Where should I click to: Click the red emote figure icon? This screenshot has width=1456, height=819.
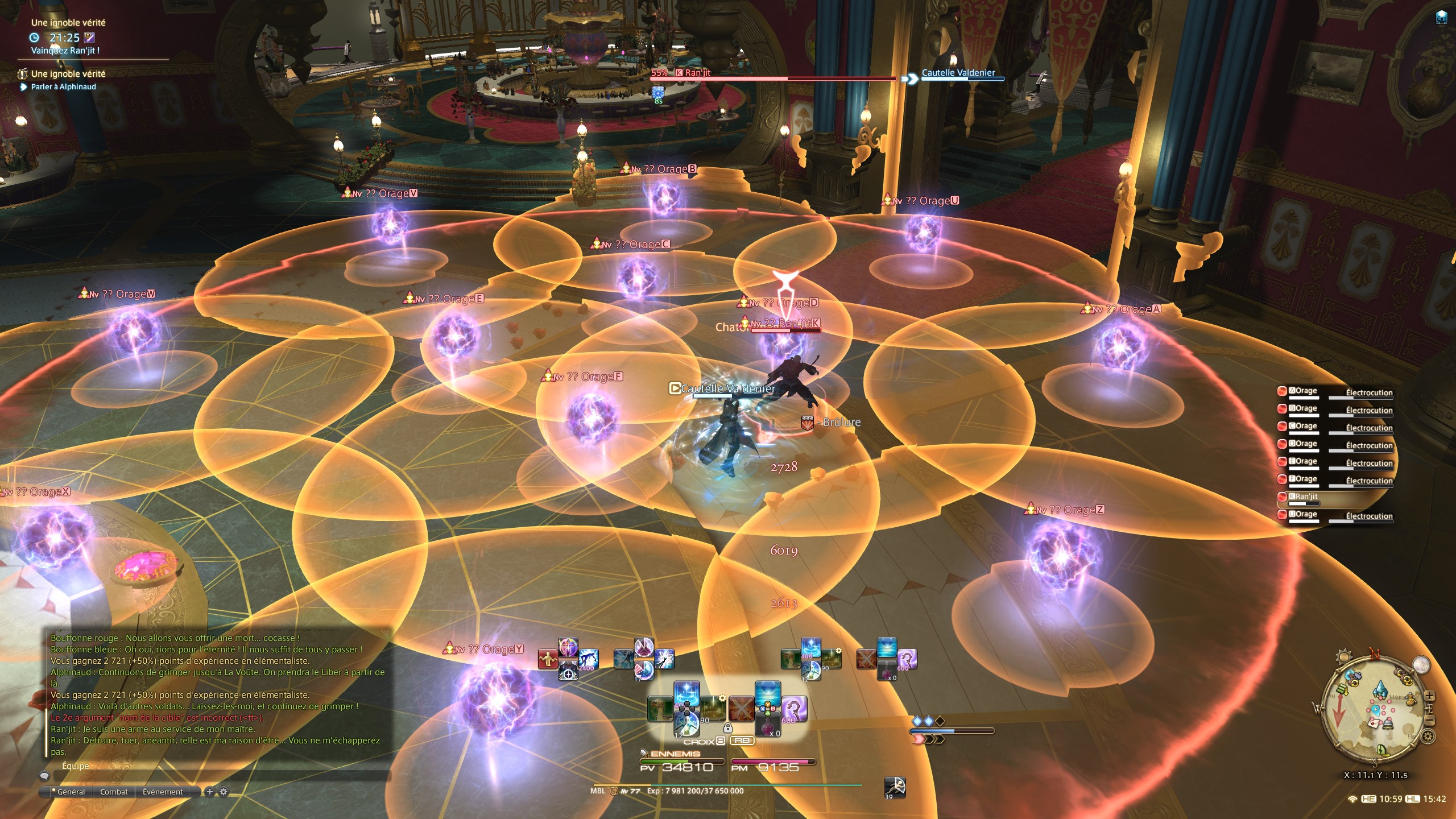coord(548,659)
